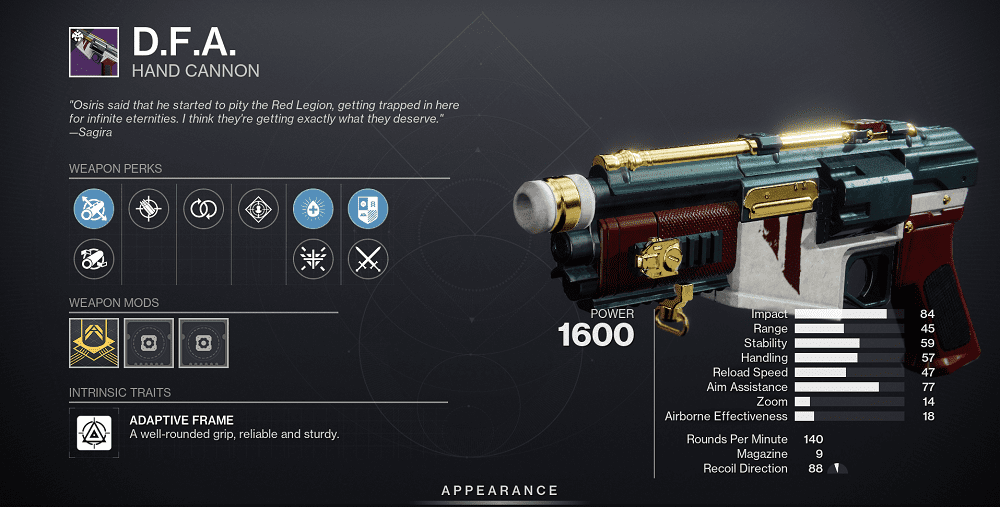Select the crosshair-and-bullets magazine perk
Image resolution: width=1000 pixels, height=507 pixels.
(149, 209)
